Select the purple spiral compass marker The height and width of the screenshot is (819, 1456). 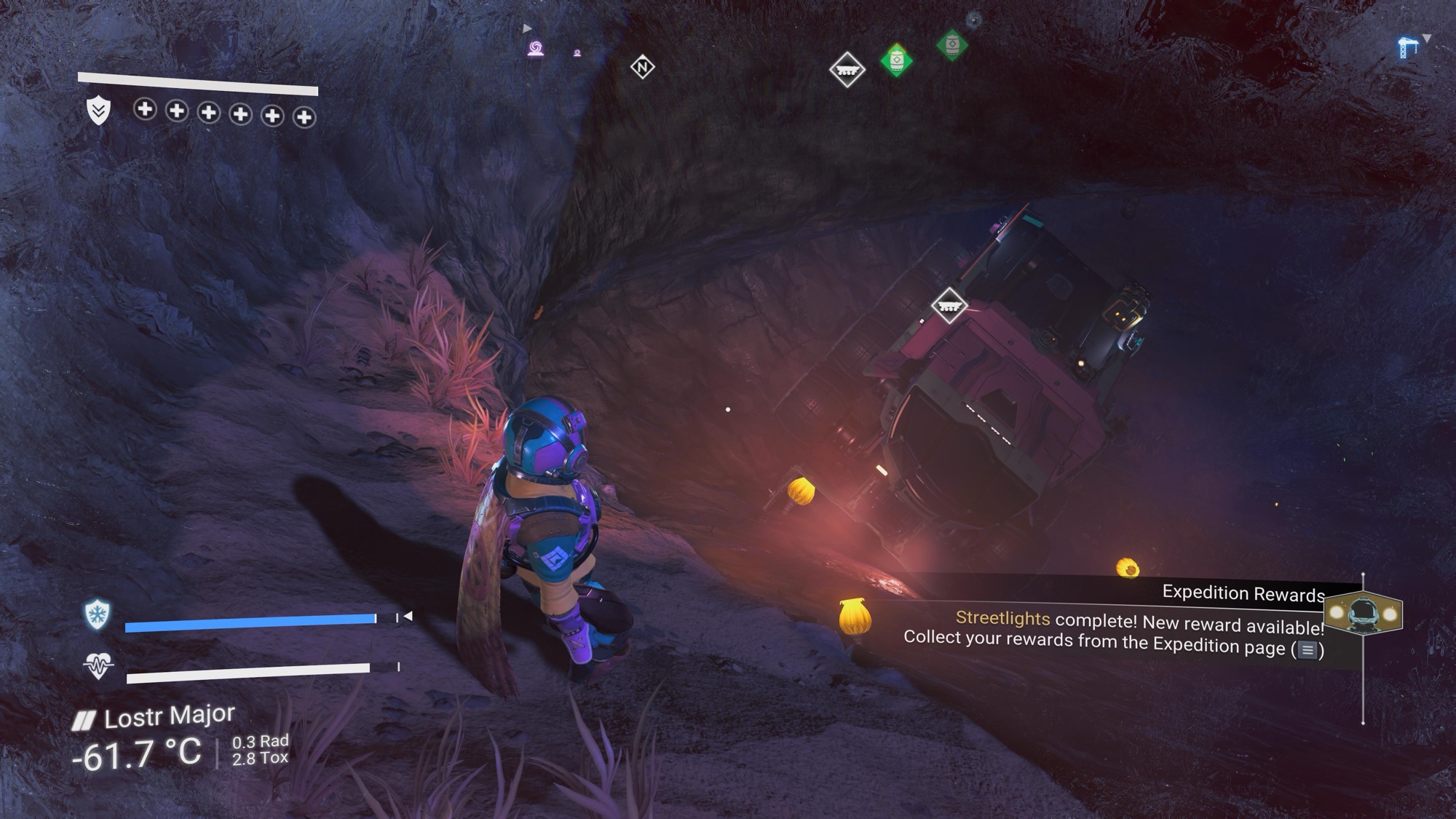pyautogui.click(x=536, y=49)
